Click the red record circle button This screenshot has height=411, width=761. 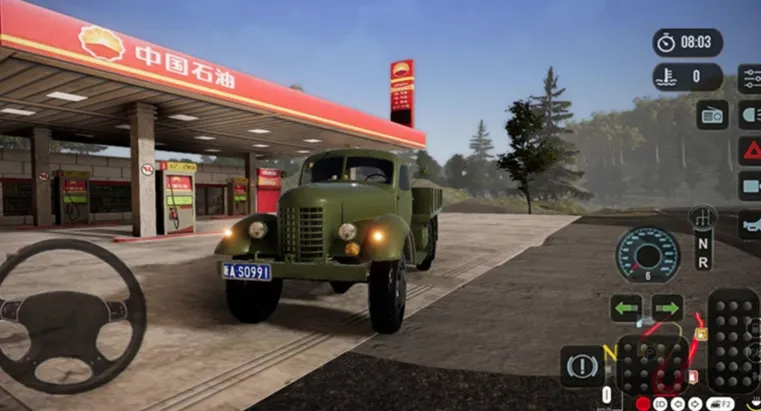coord(643,404)
